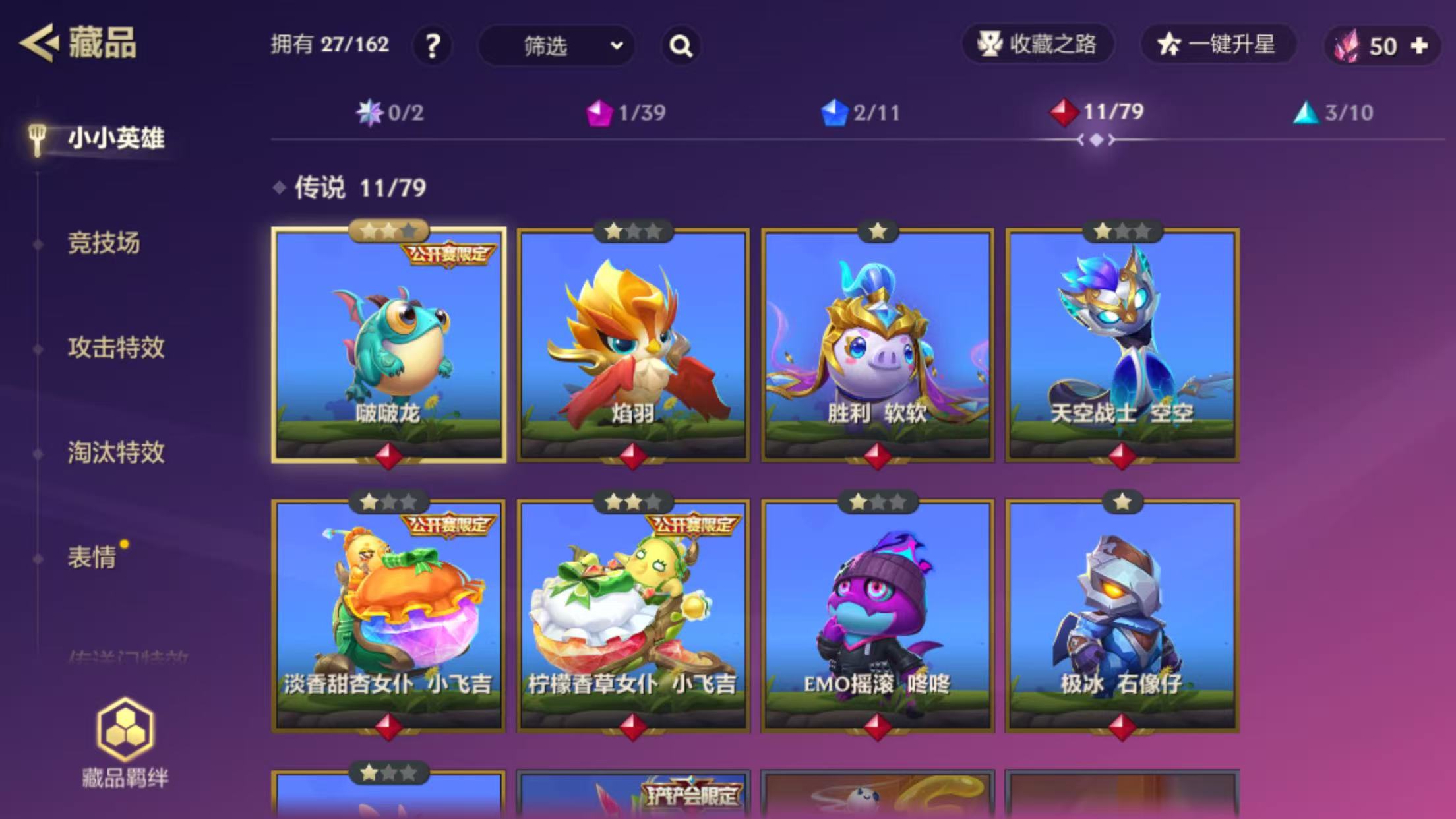1456x819 pixels.
Task: Switch to the 0/2 rarity tab
Action: coord(390,113)
